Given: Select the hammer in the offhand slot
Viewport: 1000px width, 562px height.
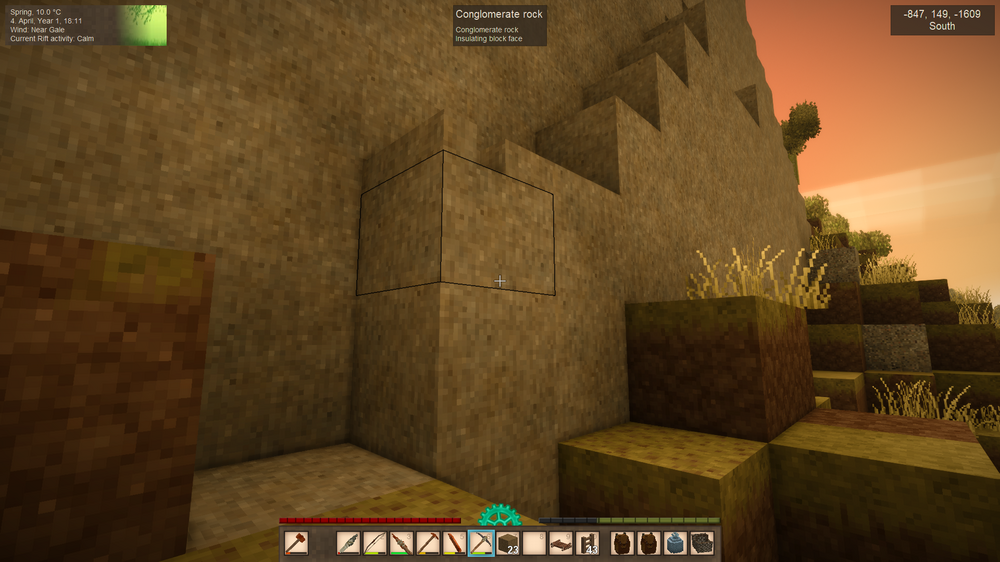Looking at the screenshot, I should [296, 543].
